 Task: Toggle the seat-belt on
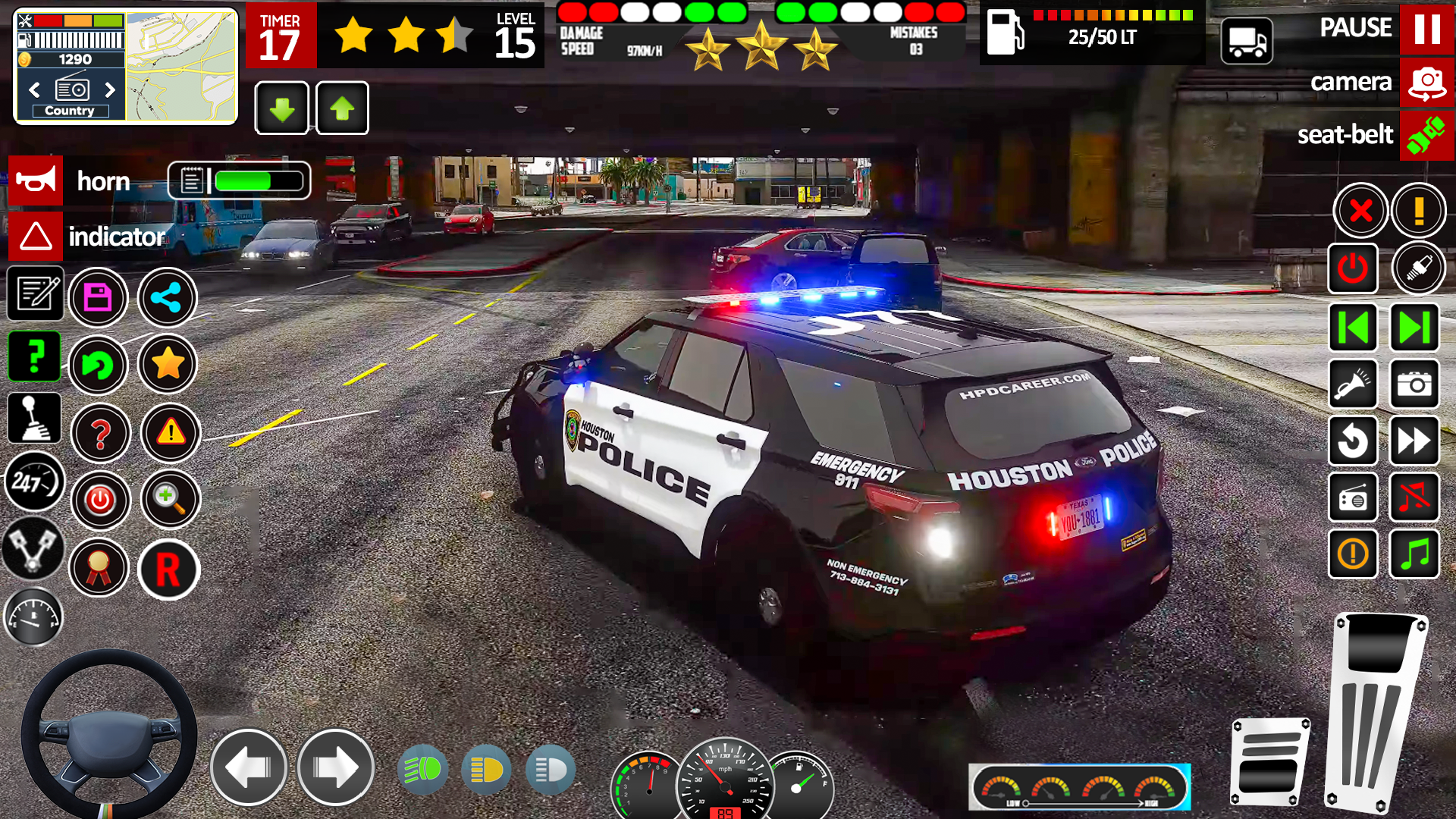coord(1426,136)
